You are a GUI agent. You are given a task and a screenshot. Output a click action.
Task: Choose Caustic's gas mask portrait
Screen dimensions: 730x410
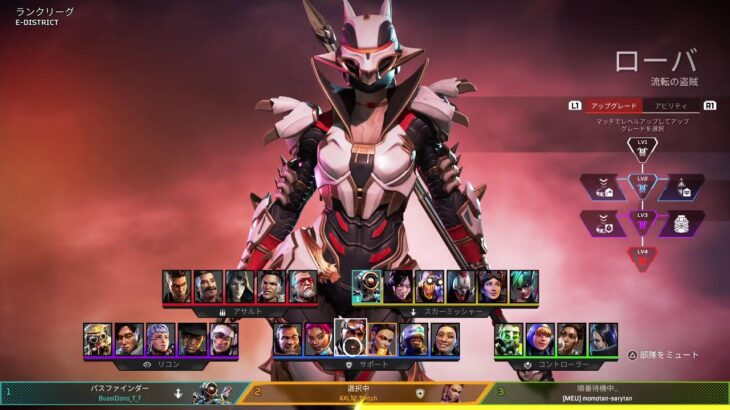tap(509, 339)
